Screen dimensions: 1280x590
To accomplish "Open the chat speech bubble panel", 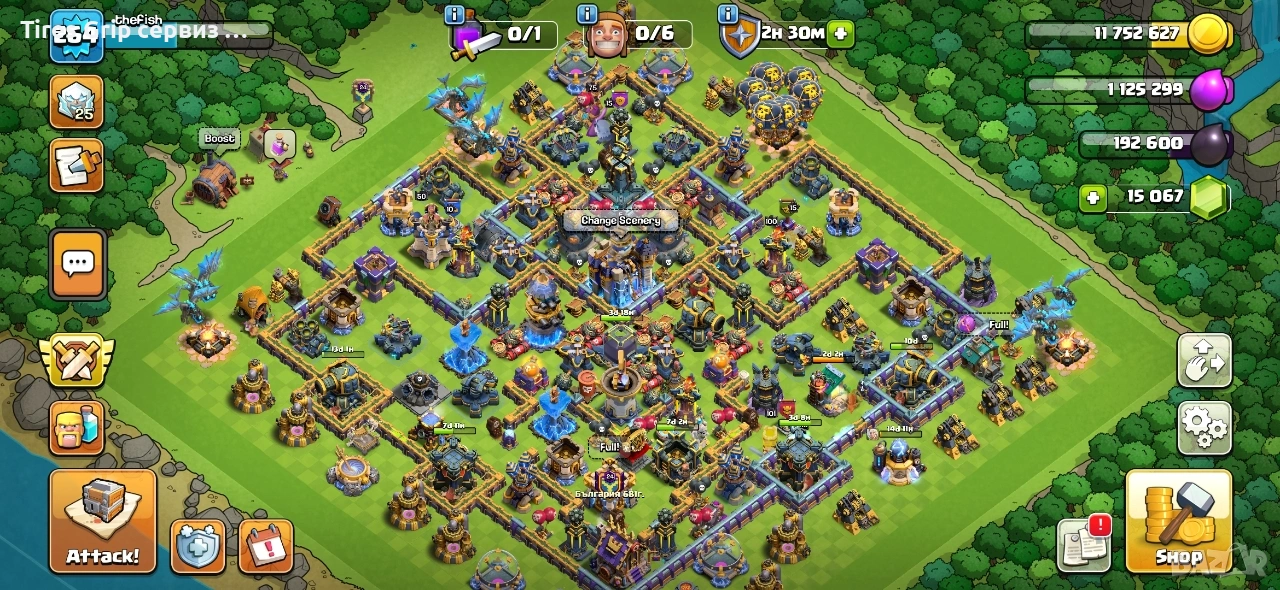I will click(77, 264).
